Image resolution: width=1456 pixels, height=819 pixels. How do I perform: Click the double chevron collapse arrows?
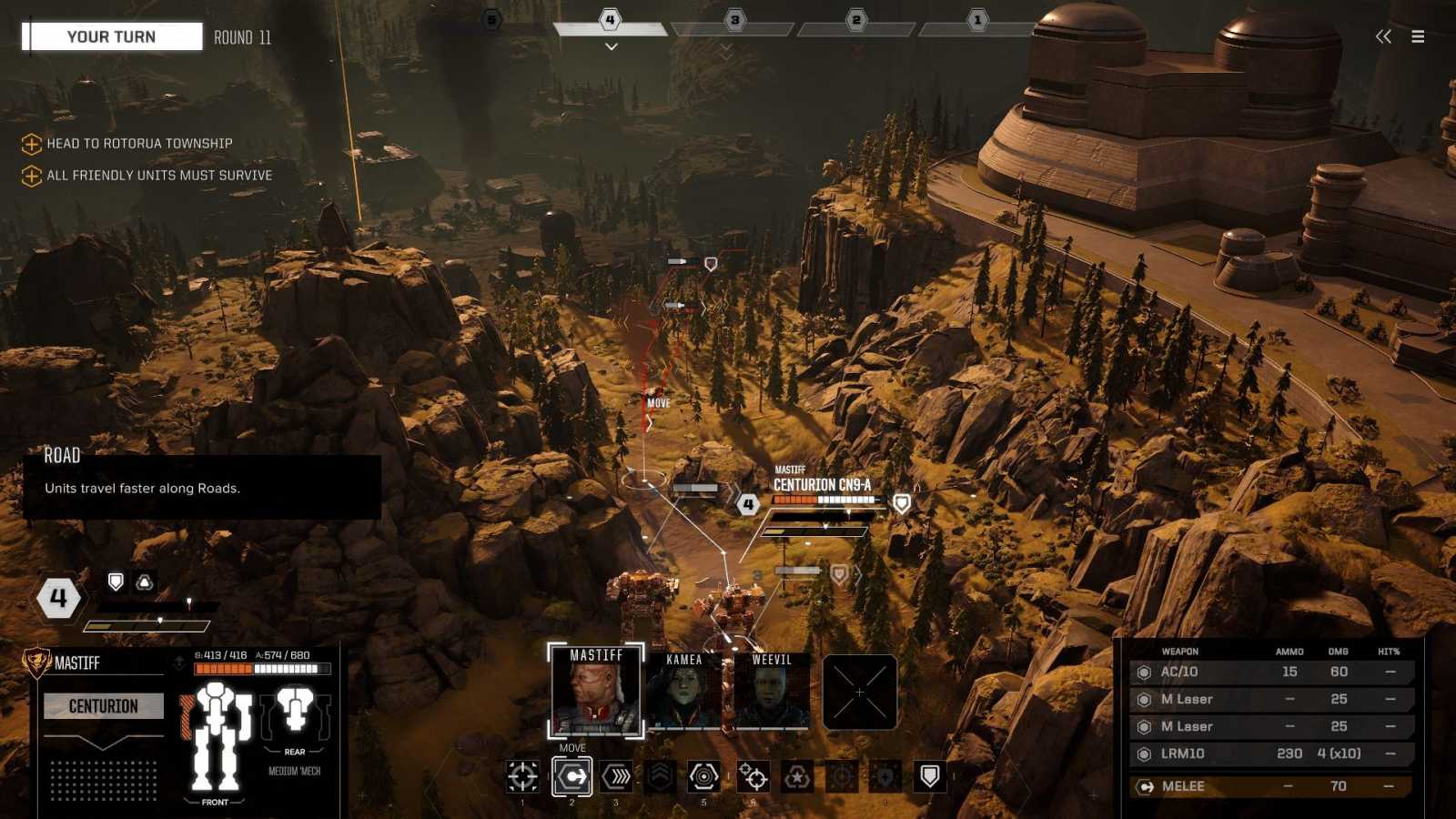pyautogui.click(x=1383, y=36)
